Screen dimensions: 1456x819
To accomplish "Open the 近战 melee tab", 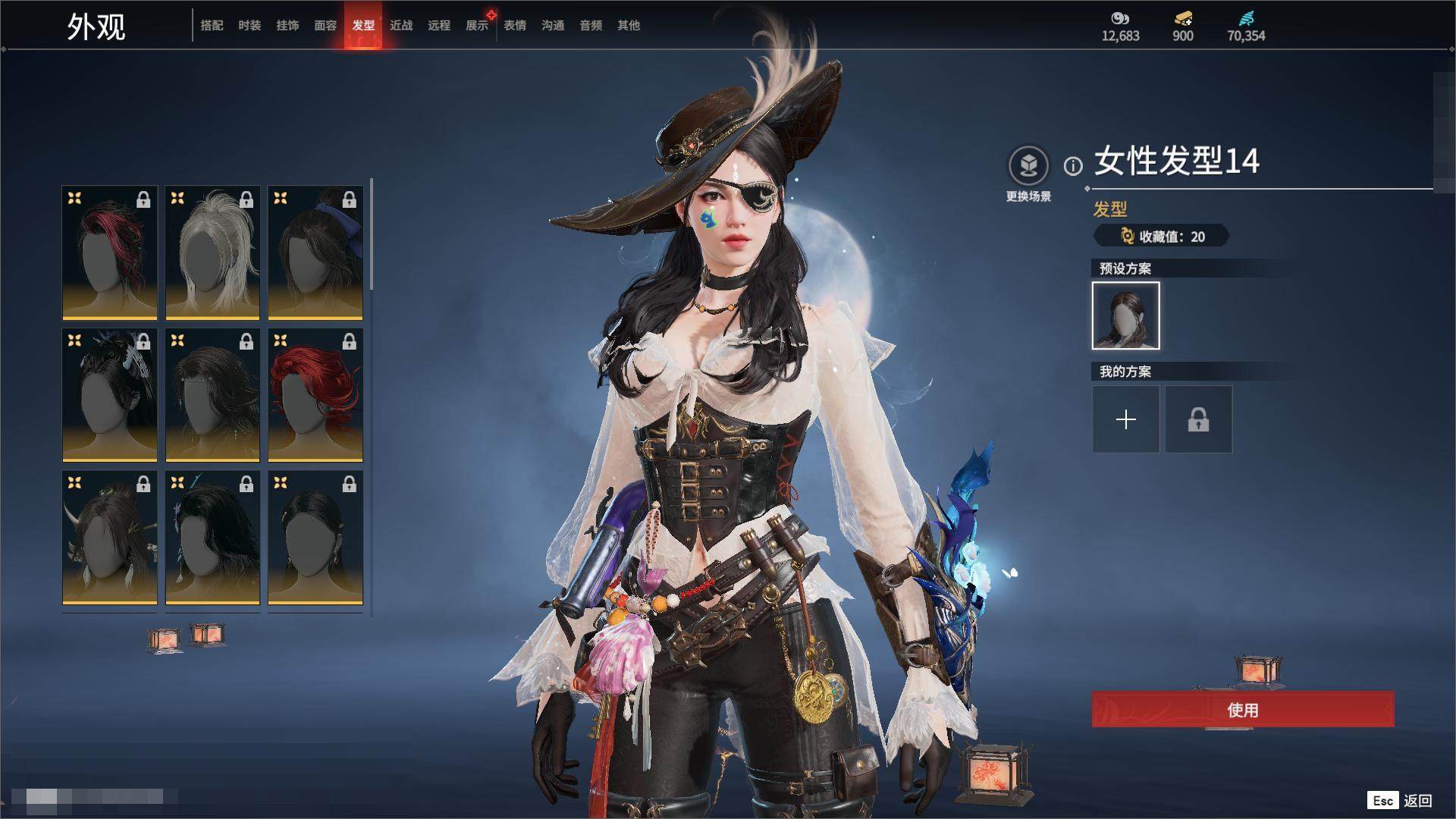I will coord(401,26).
